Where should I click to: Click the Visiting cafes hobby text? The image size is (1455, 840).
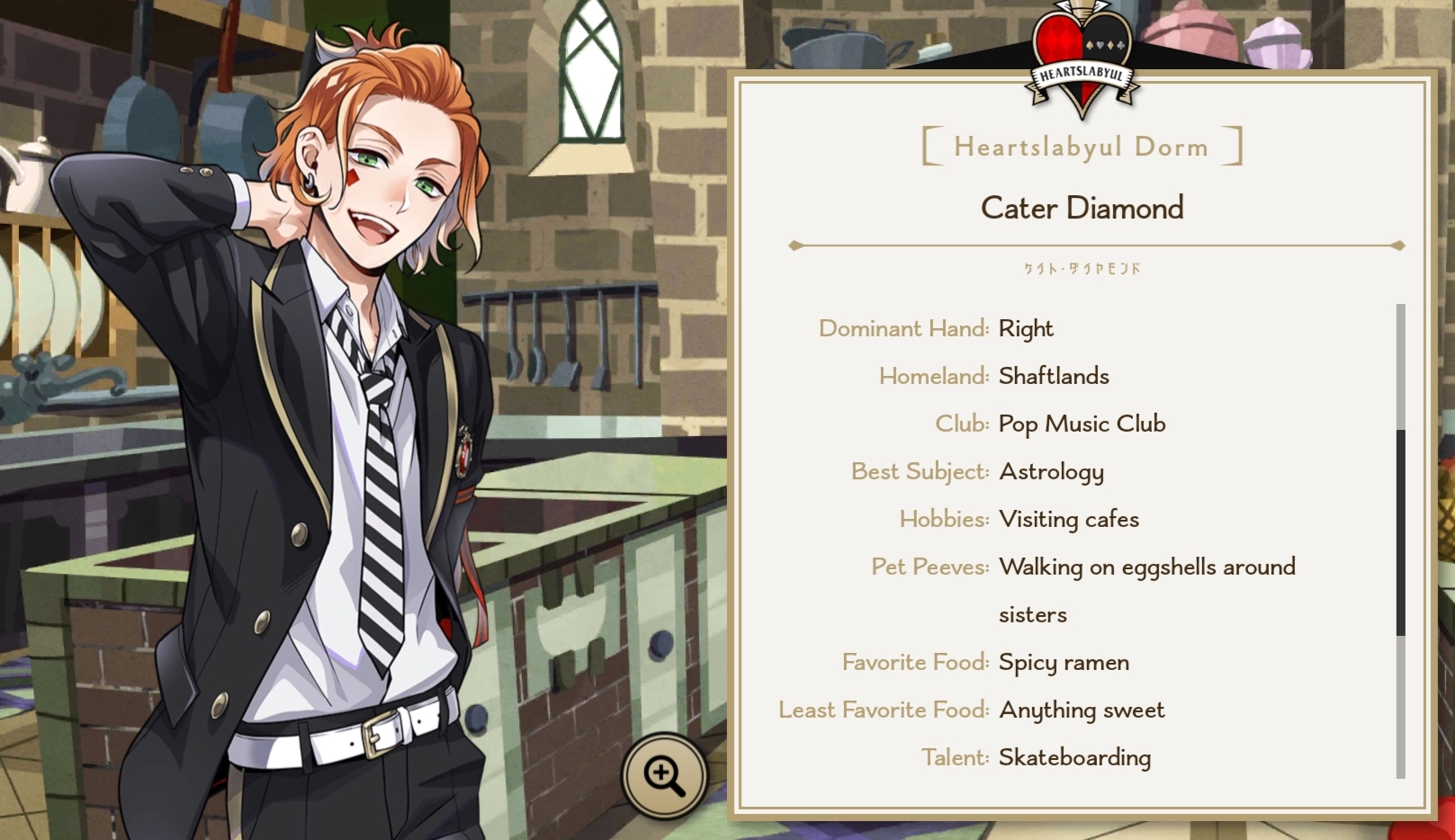(1068, 519)
